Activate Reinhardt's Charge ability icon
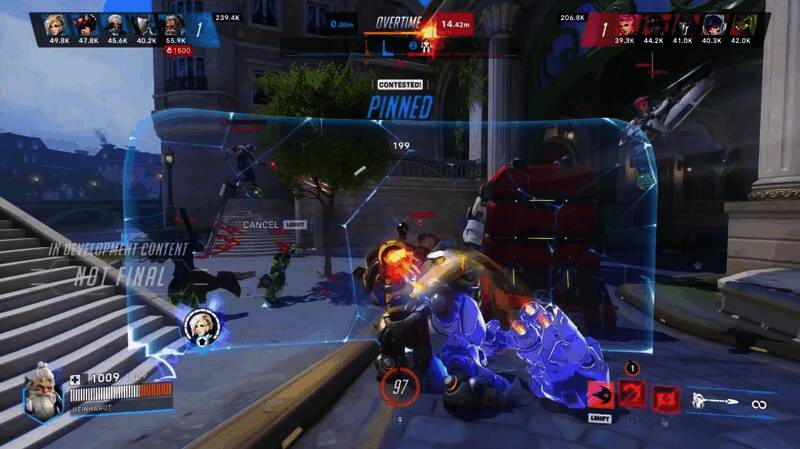Screen dimensions: 800x449 pyautogui.click(x=600, y=397)
